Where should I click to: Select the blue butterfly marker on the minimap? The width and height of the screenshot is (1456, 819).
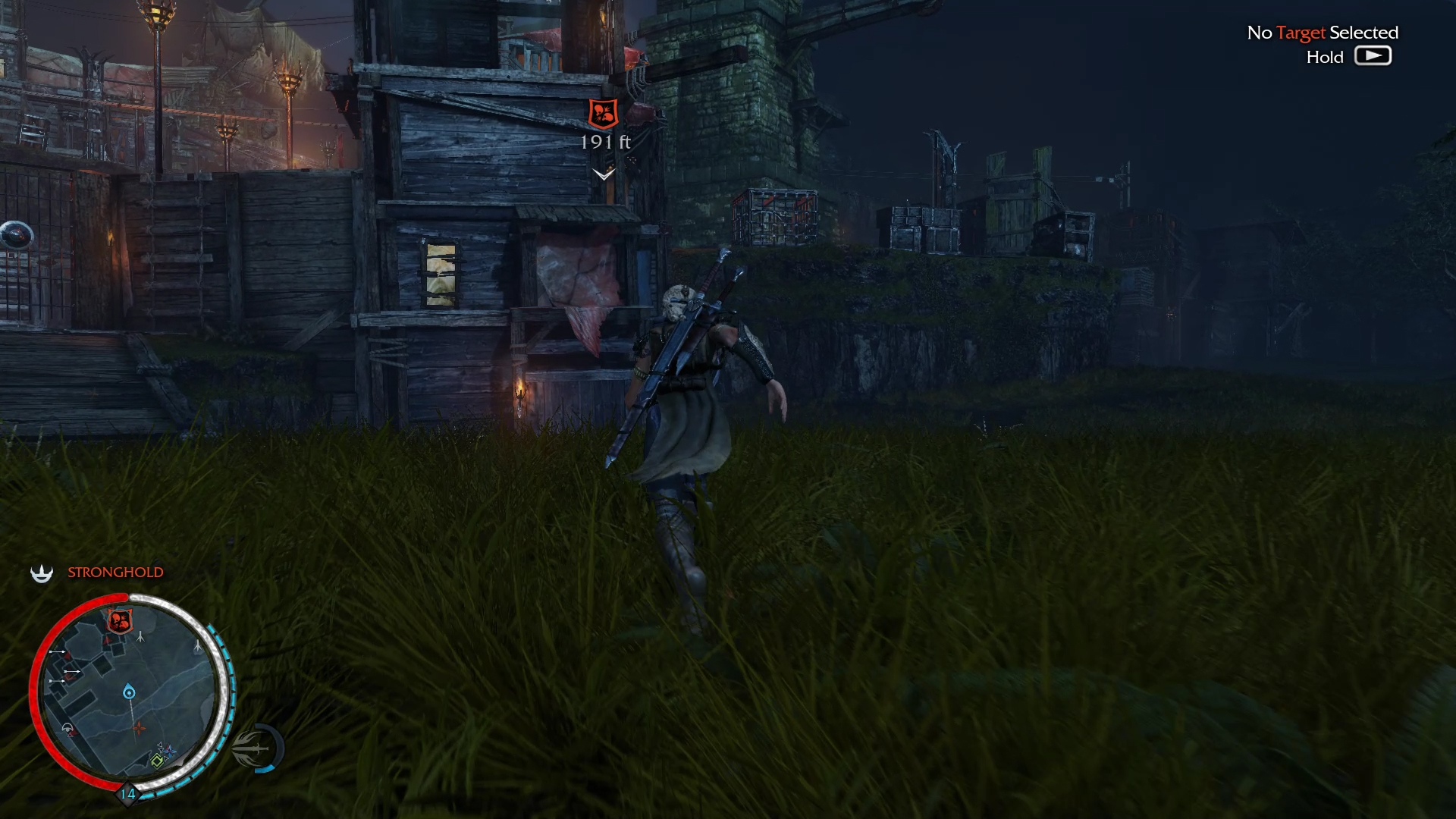click(168, 750)
